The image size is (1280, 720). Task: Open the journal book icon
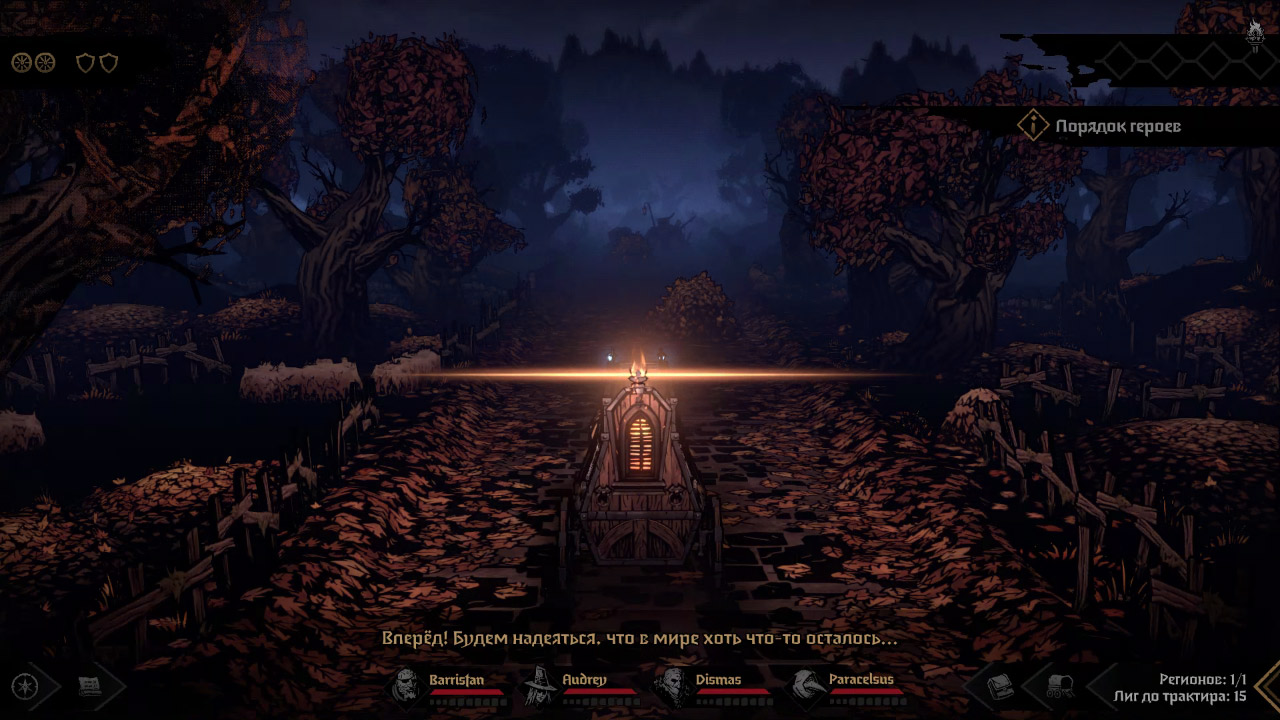click(1001, 687)
